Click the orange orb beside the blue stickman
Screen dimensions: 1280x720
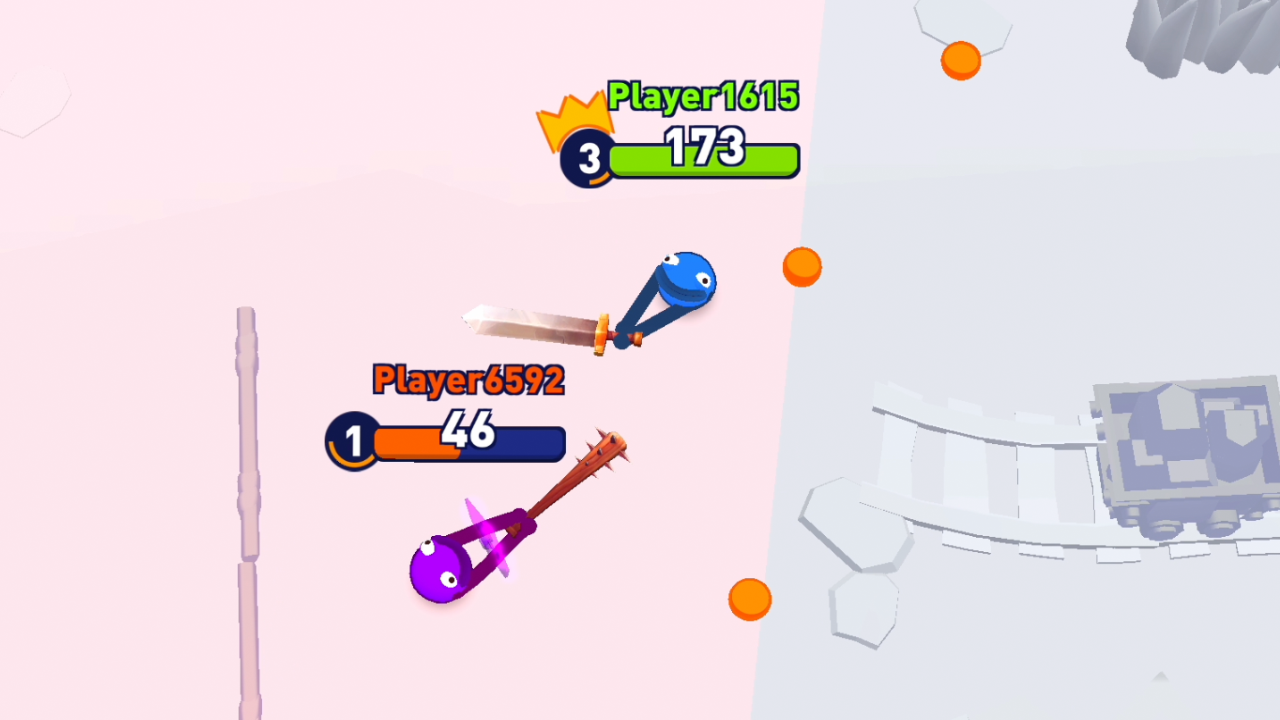click(802, 267)
